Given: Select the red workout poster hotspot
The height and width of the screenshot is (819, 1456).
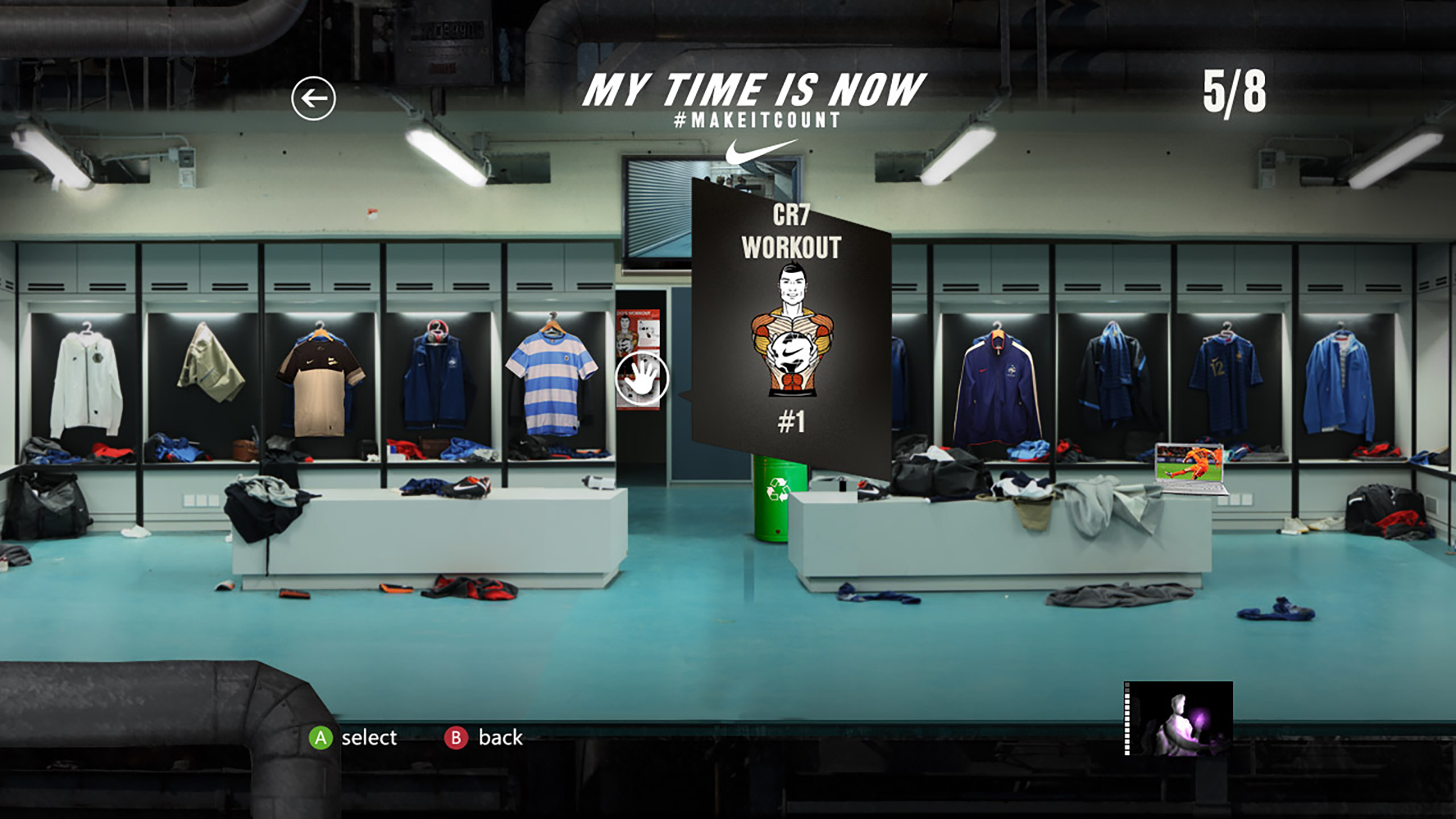Looking at the screenshot, I should (x=638, y=358).
